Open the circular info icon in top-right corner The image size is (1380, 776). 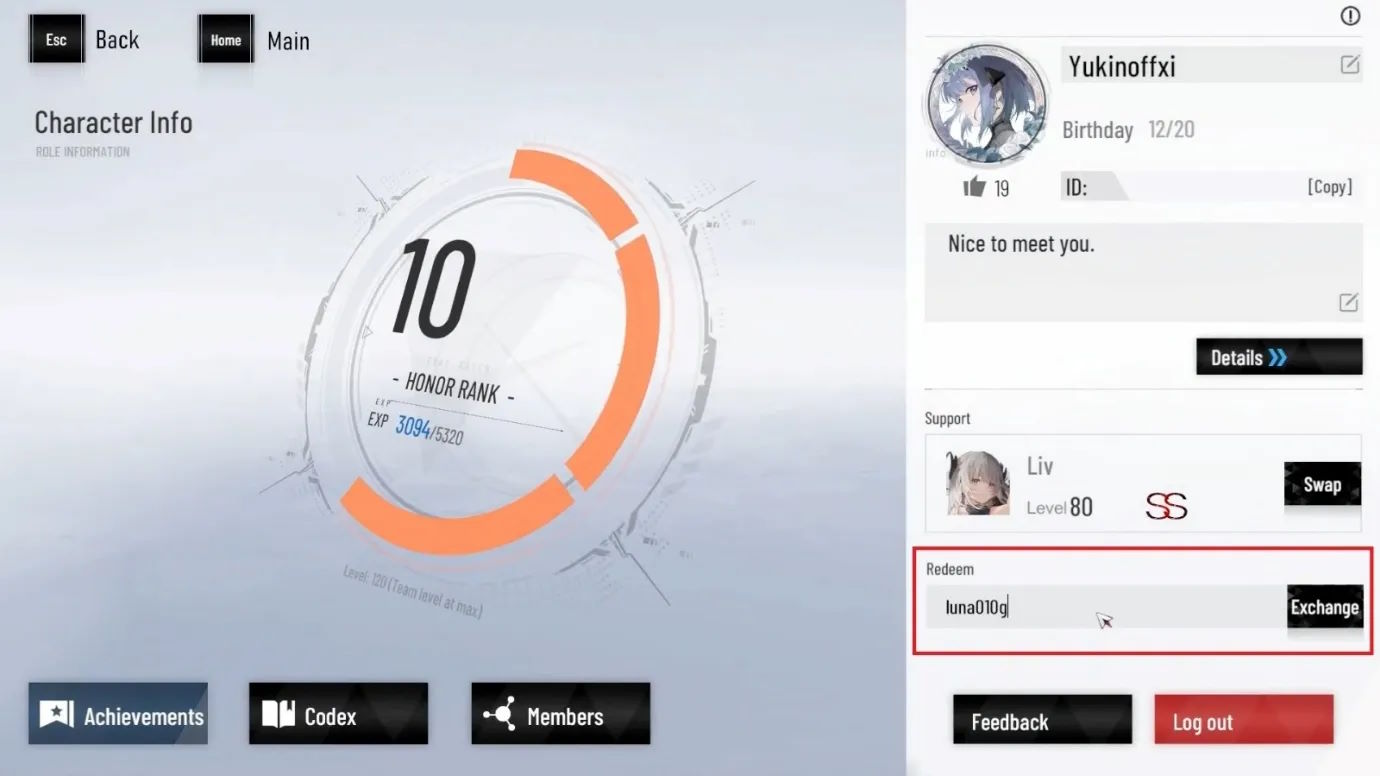point(1349,16)
